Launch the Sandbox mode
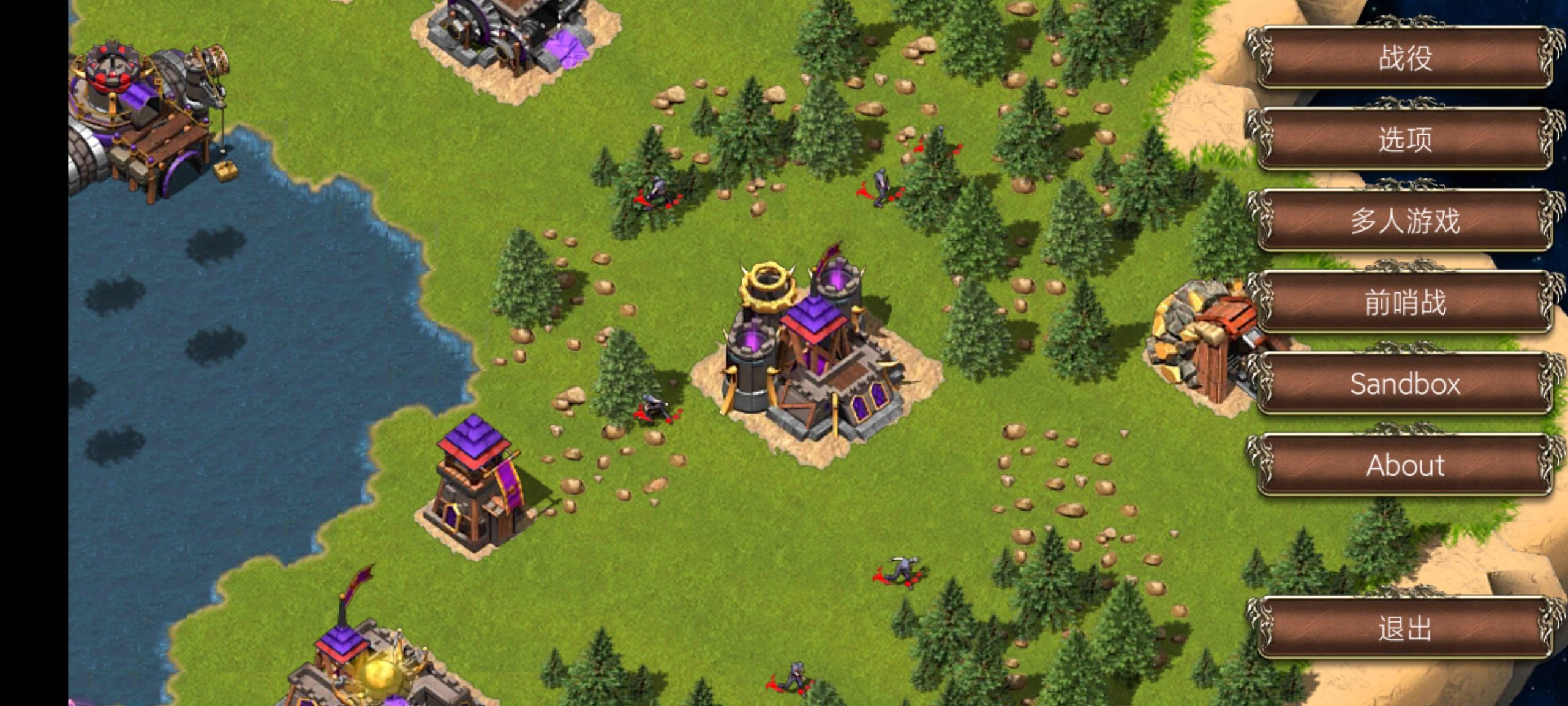Screen dimensions: 1568x706 [x=1404, y=384]
